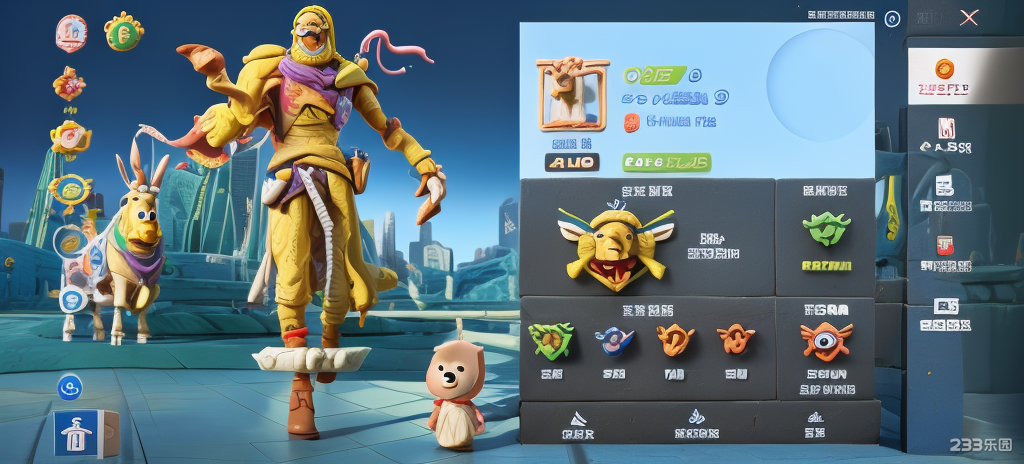This screenshot has height=464, width=1024.
Task: Select the green shield-shaped icon
Action: point(551,340)
